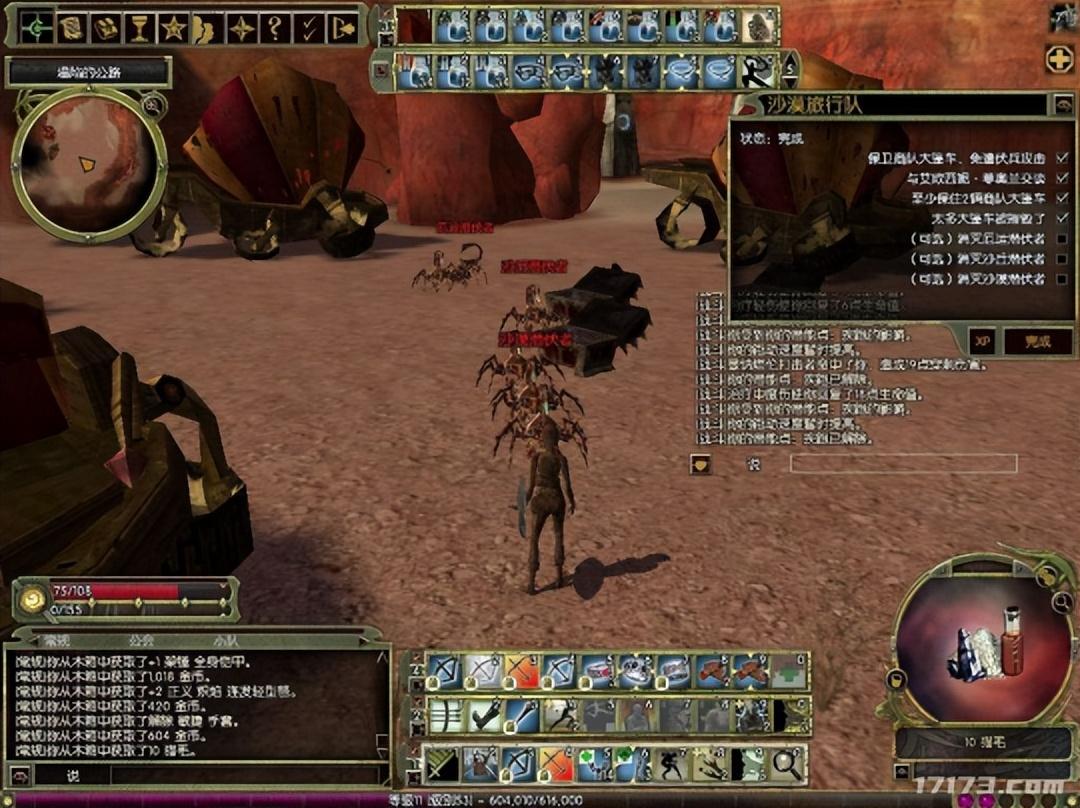Click the minimap magnifier zoom button
The image size is (1080, 808).
[x=150, y=103]
